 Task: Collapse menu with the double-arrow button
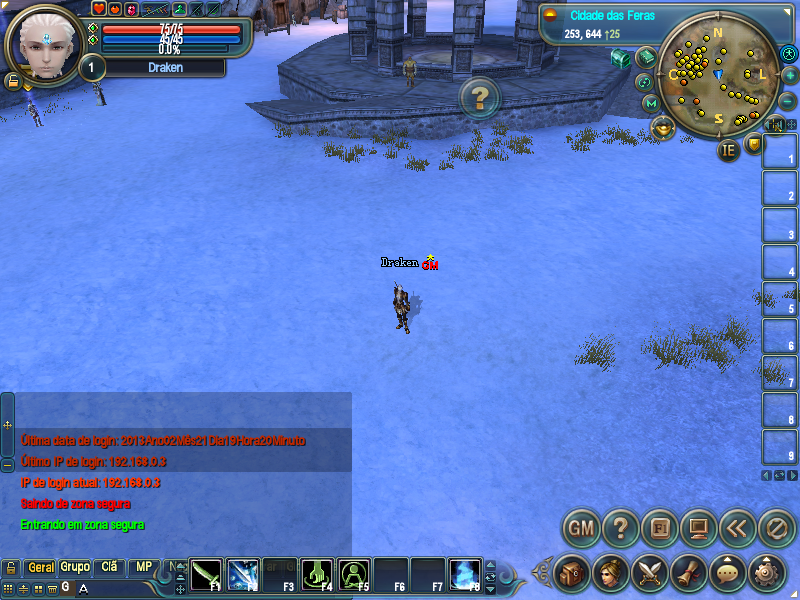coord(737,527)
